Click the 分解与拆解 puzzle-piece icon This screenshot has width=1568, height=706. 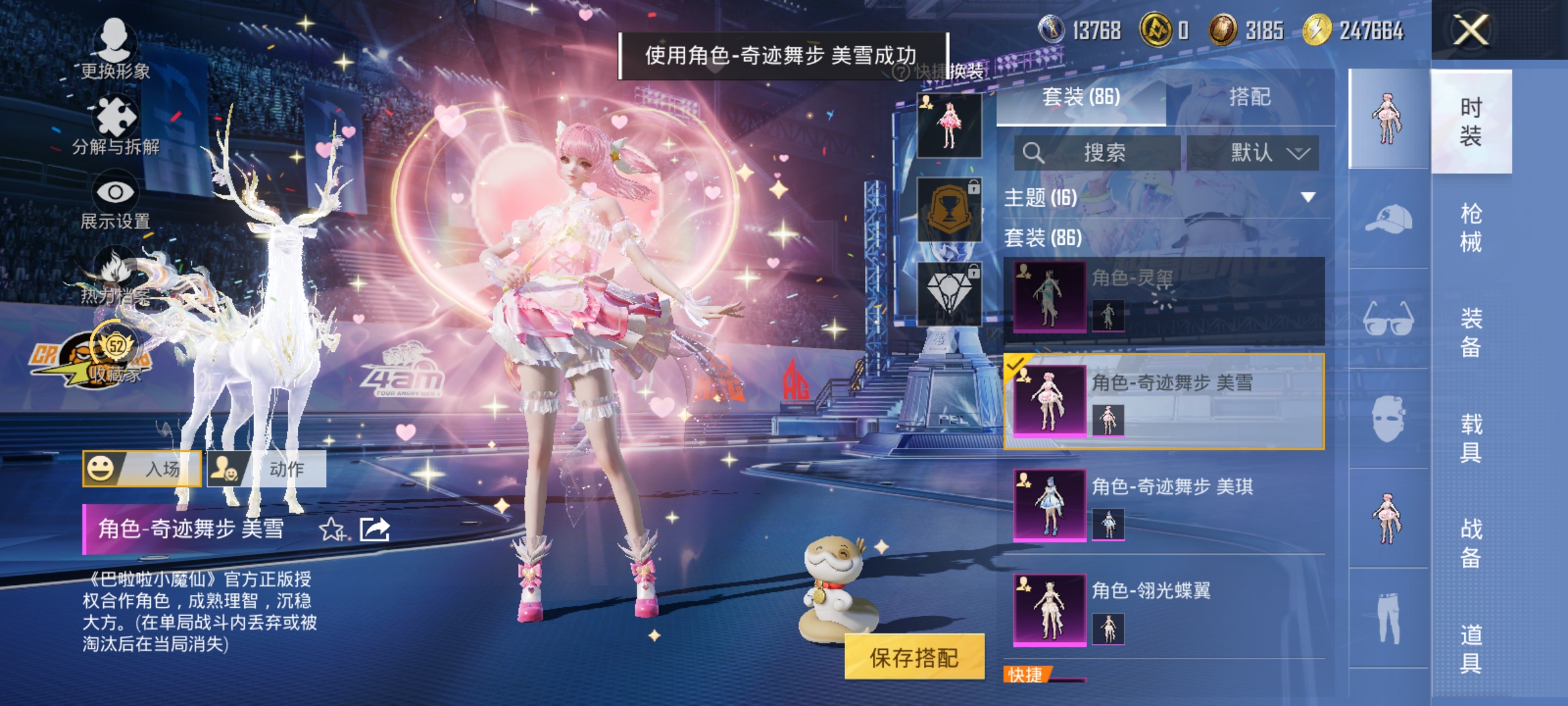click(x=116, y=116)
